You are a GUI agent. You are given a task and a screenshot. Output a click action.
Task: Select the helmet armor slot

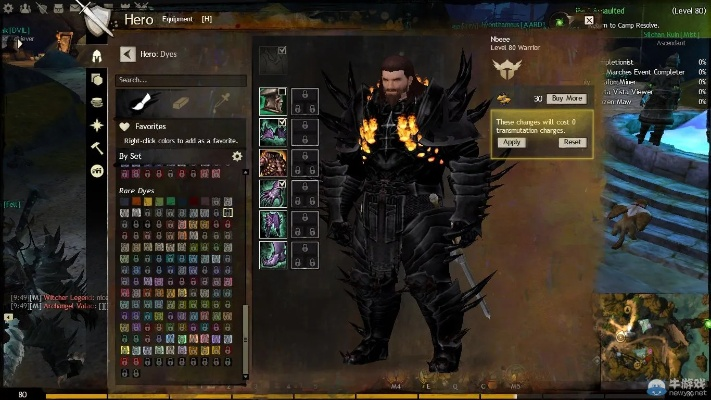click(273, 101)
